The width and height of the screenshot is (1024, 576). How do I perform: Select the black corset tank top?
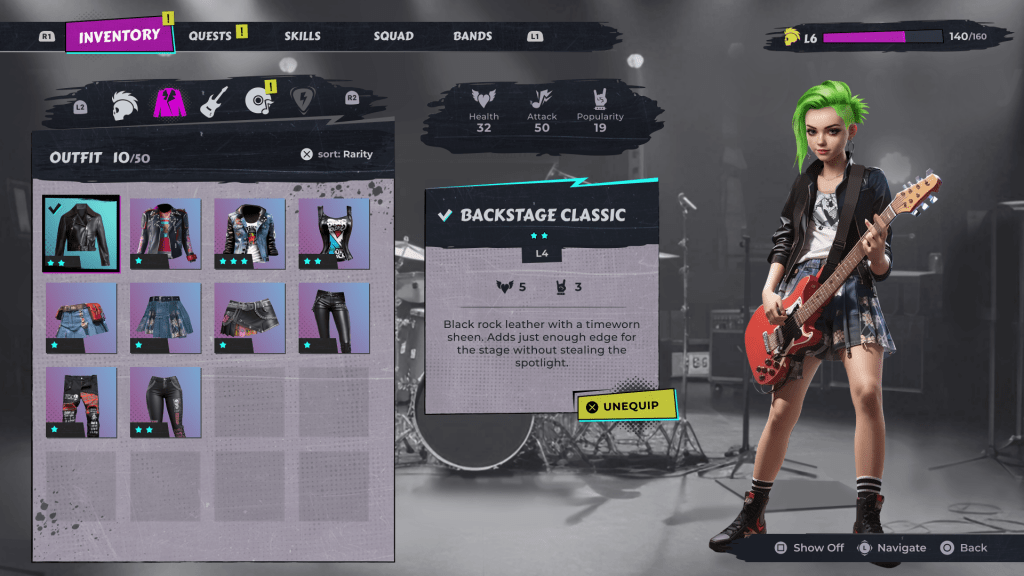point(333,233)
